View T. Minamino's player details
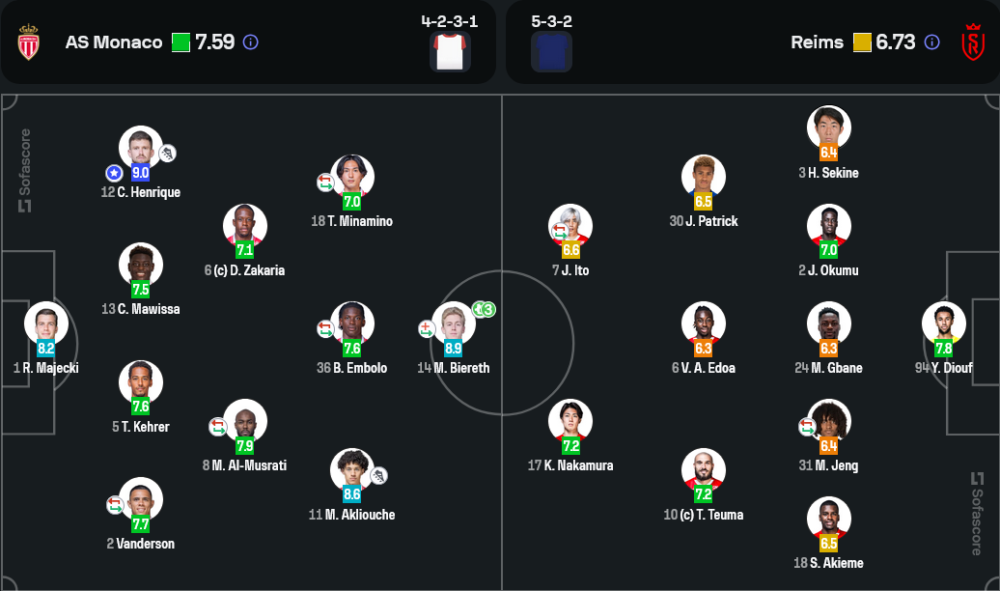Image resolution: width=1000 pixels, height=591 pixels. 352,177
